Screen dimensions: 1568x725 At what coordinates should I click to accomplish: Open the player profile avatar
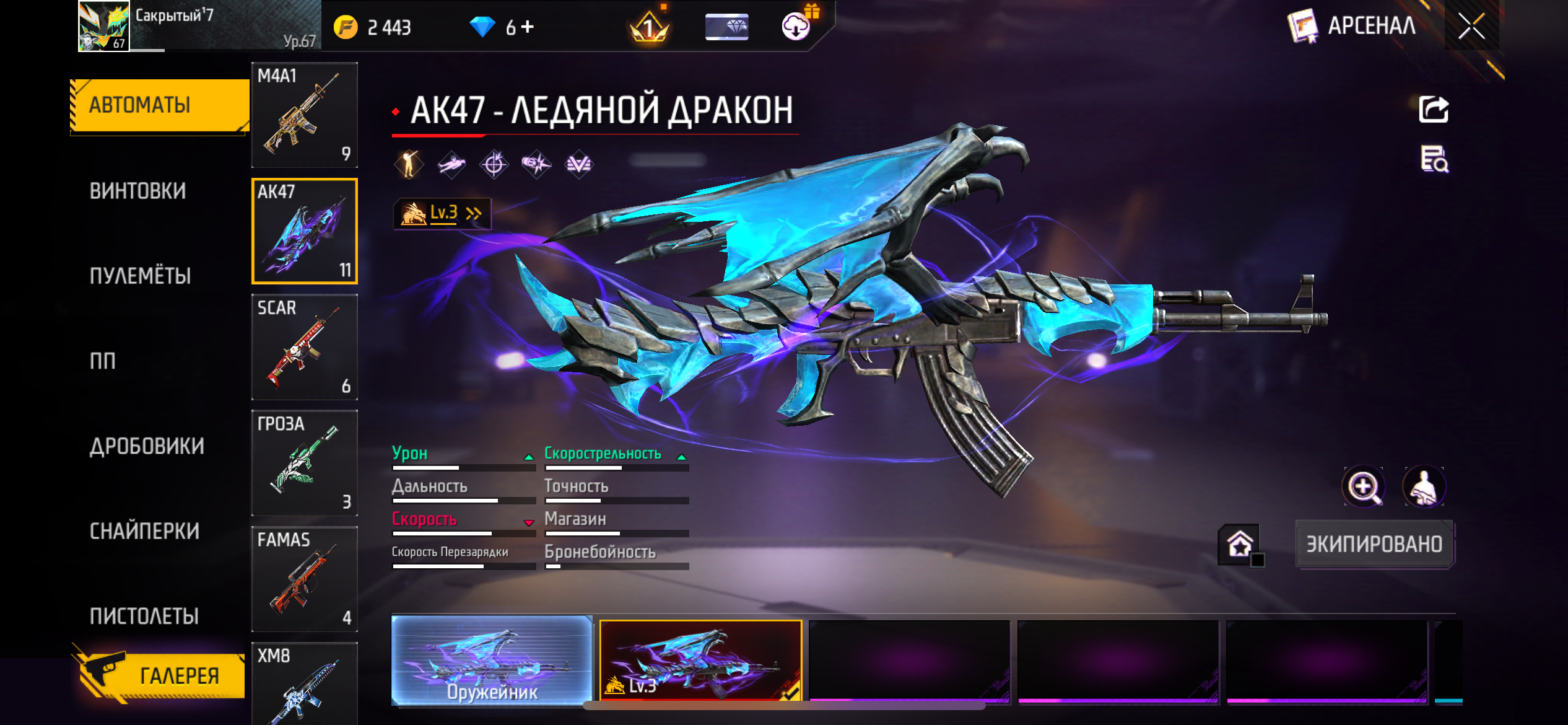tap(103, 26)
